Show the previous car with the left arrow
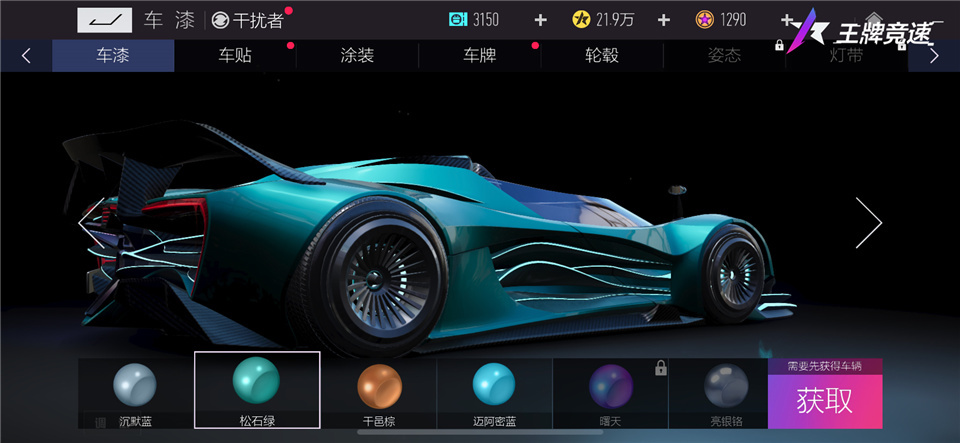The width and height of the screenshot is (960, 443). (x=86, y=222)
